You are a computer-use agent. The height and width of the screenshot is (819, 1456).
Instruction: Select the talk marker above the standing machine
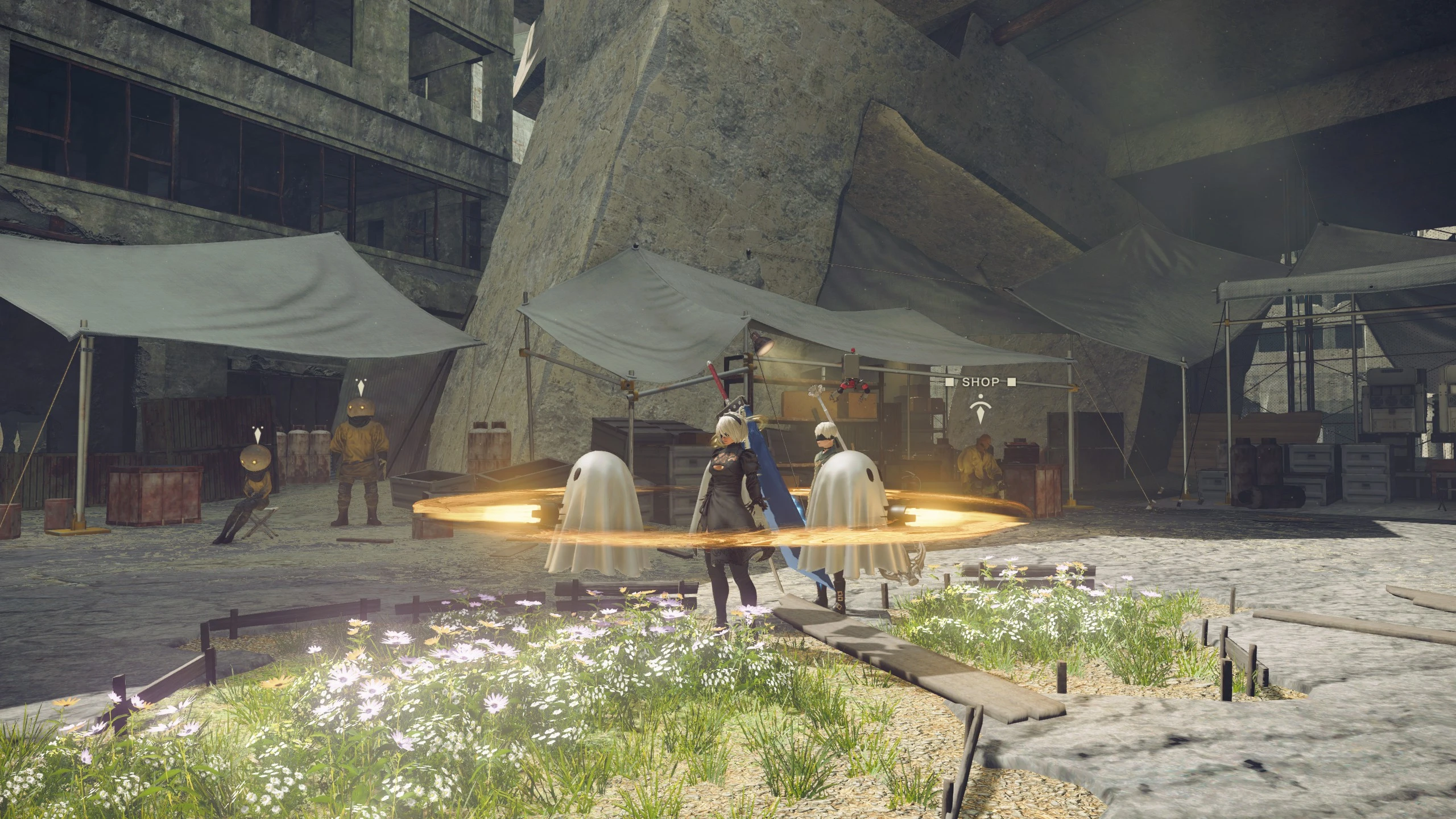359,387
